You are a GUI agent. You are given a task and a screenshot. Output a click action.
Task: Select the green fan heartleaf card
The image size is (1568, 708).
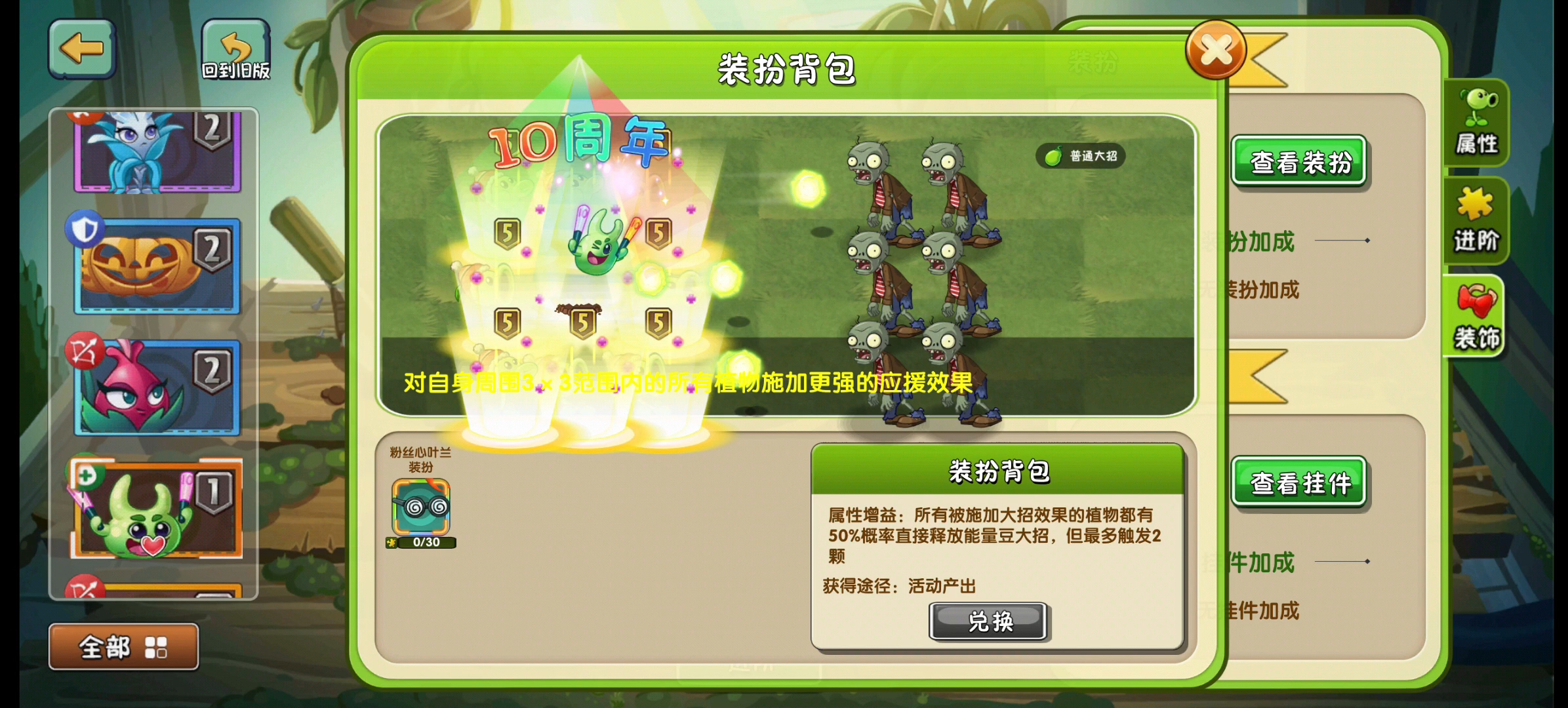[x=155, y=510]
